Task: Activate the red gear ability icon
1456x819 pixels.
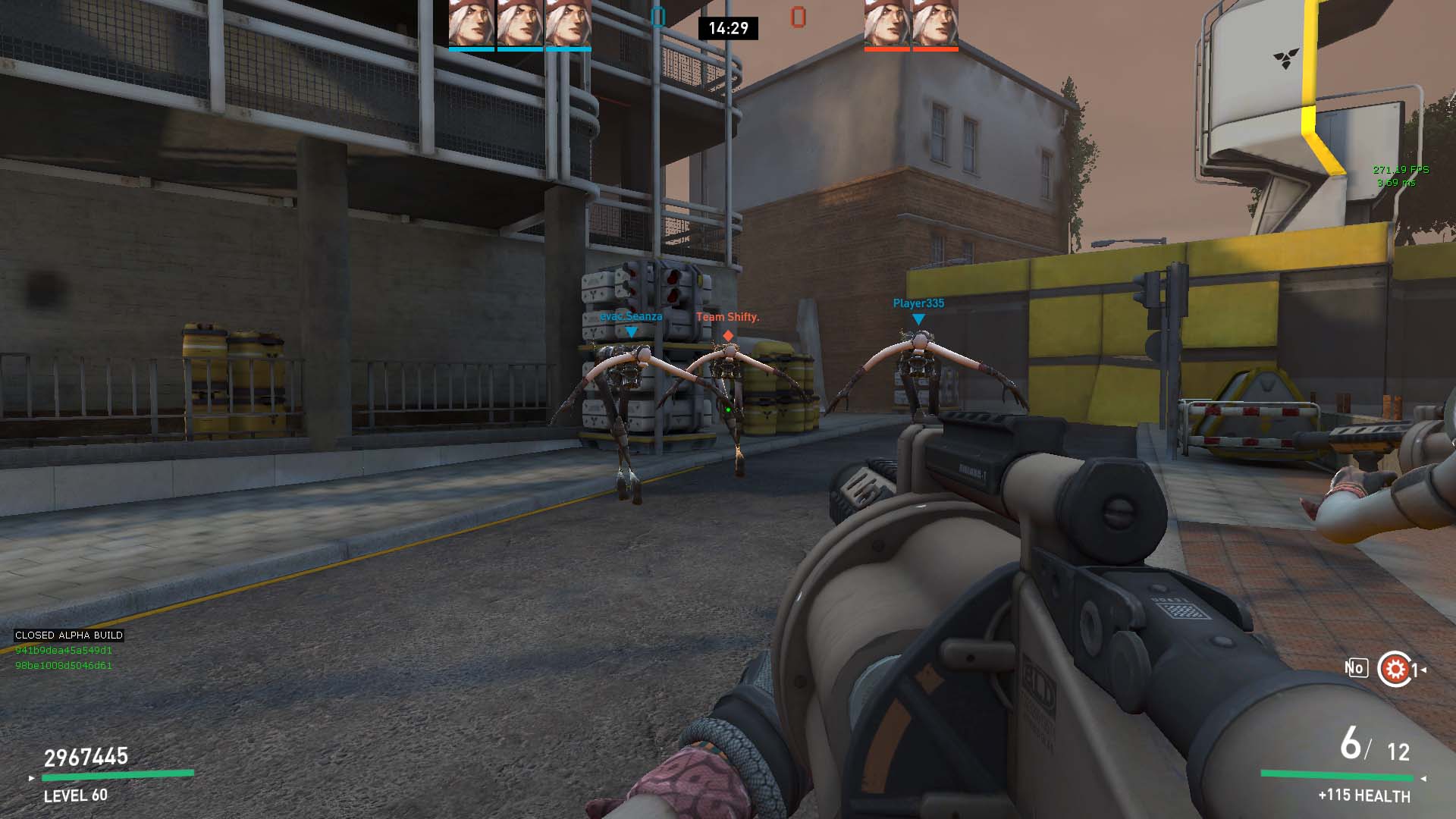Action: 1394,669
